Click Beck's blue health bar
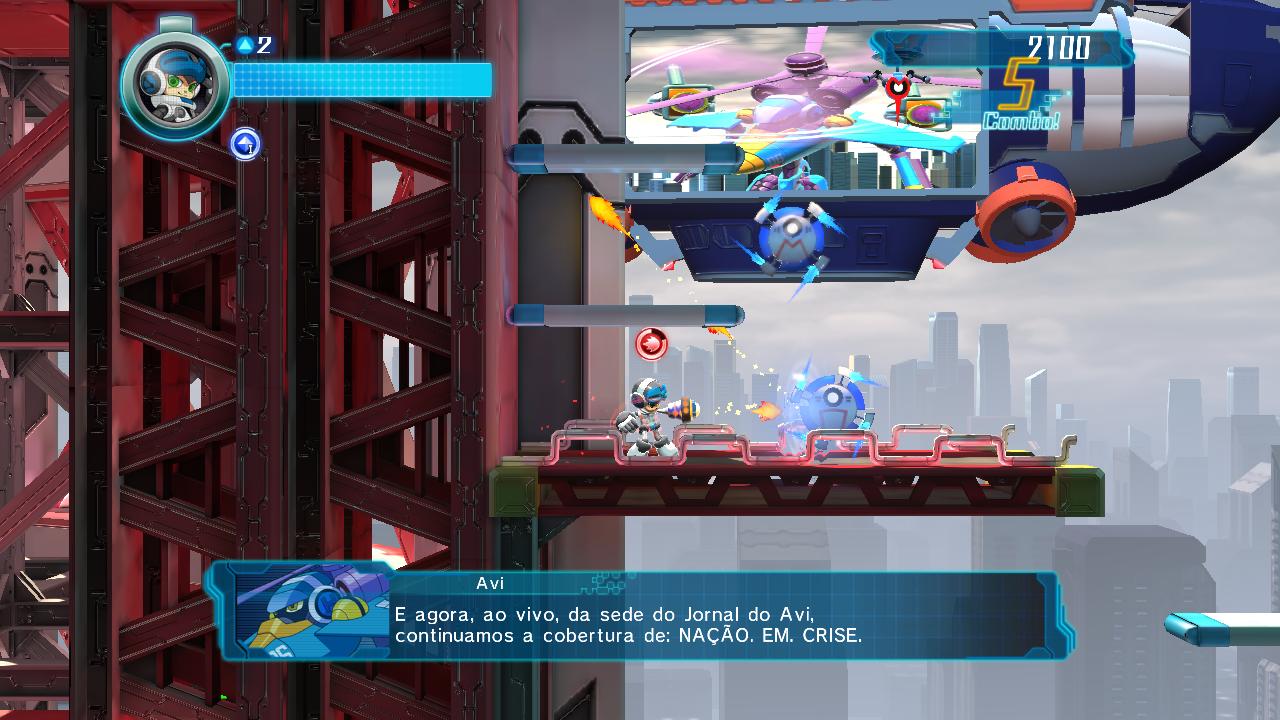 [x=360, y=80]
